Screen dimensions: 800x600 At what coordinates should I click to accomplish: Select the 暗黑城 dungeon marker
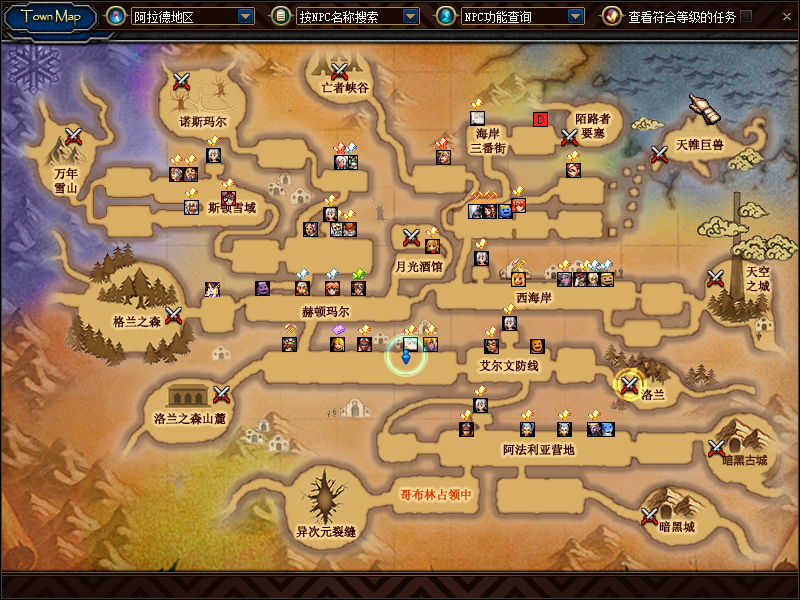pyautogui.click(x=650, y=516)
